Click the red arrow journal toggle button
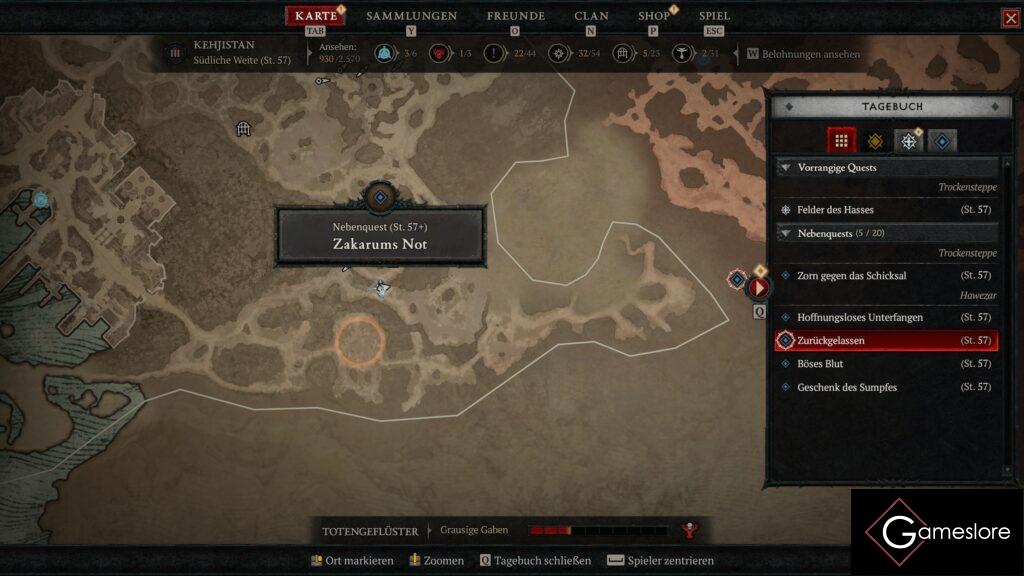The width and height of the screenshot is (1024, 576). 759,288
